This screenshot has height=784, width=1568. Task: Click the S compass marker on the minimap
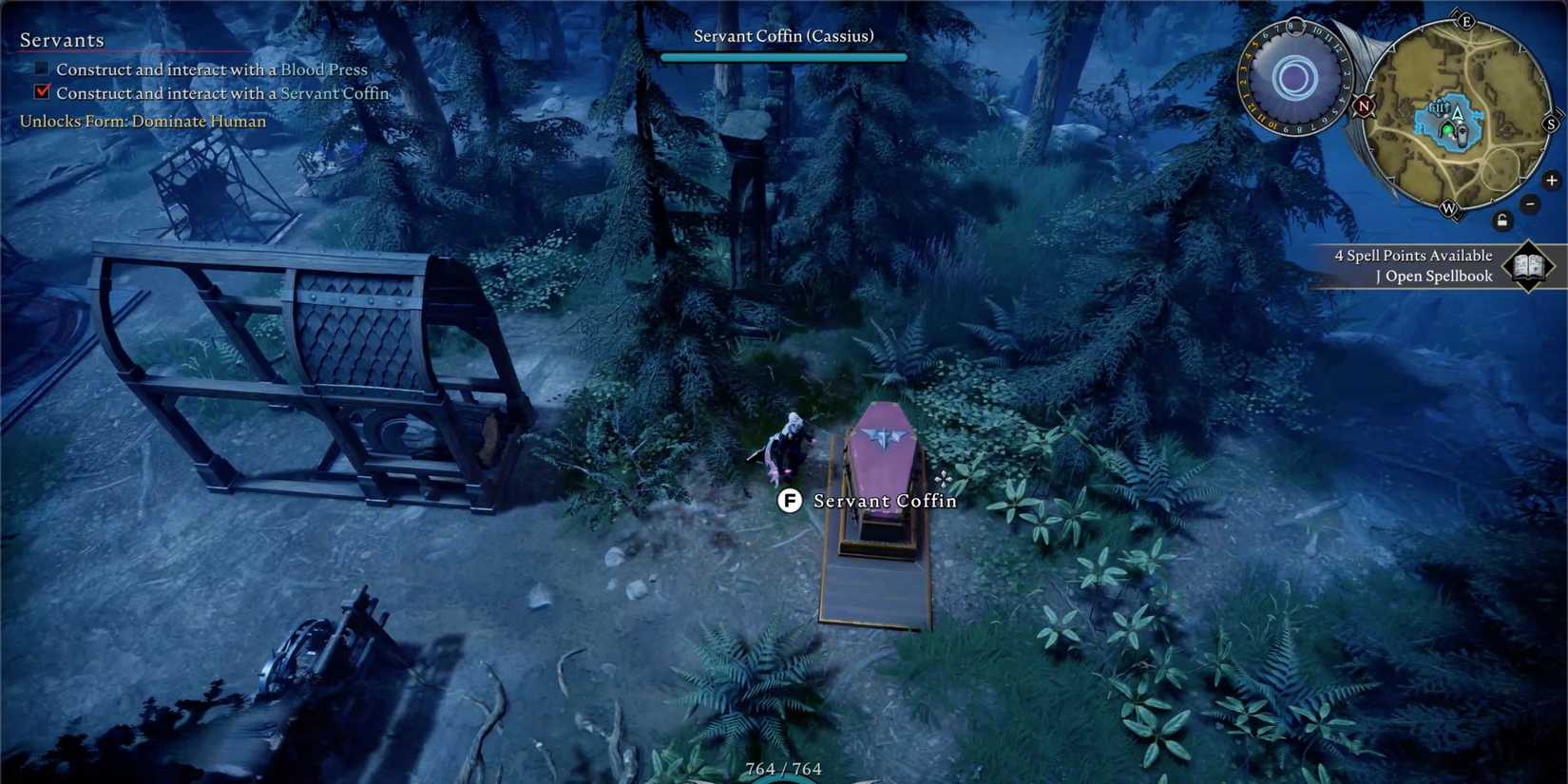click(1551, 124)
